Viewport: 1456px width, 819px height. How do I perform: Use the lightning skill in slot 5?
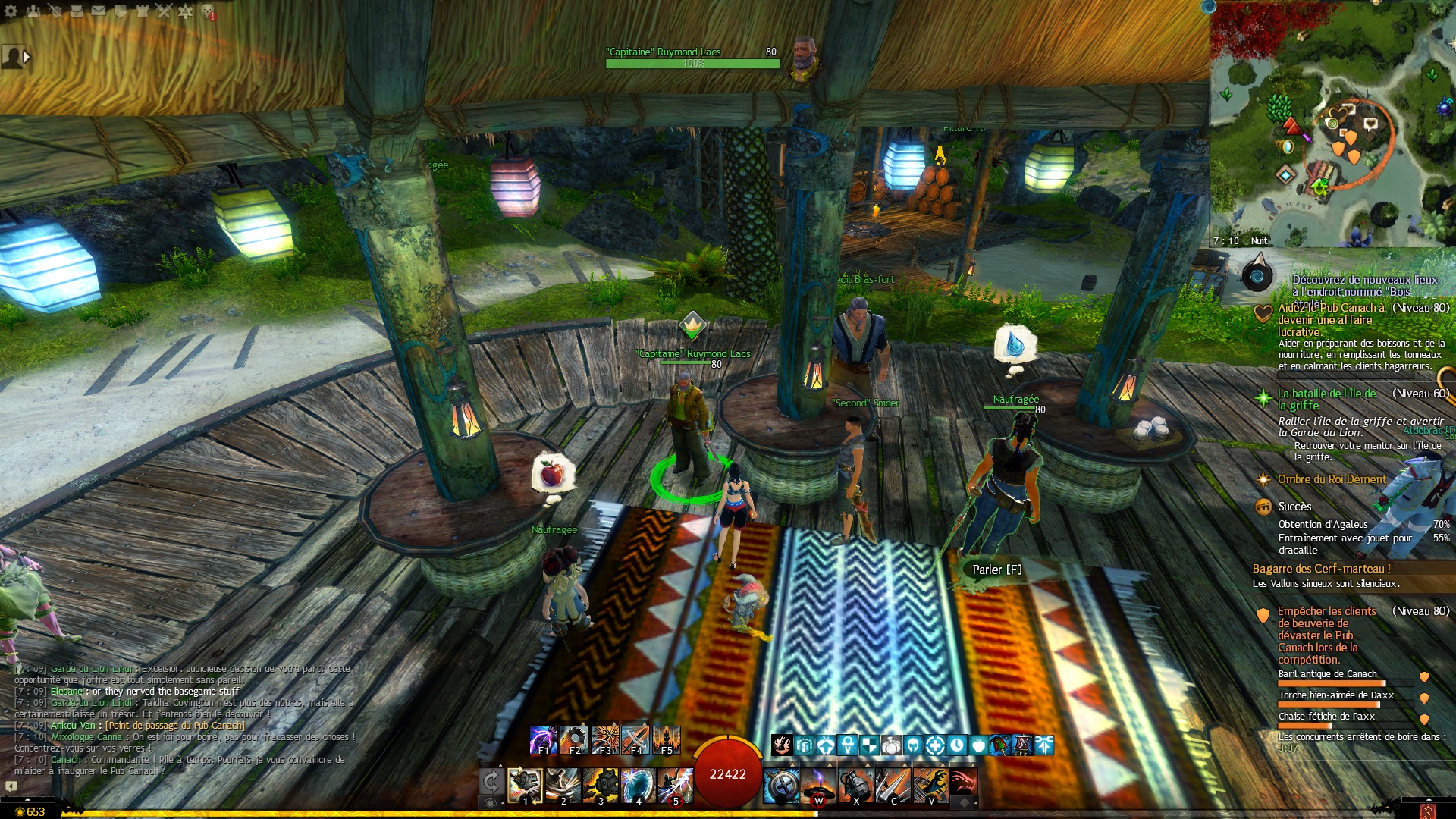[675, 786]
